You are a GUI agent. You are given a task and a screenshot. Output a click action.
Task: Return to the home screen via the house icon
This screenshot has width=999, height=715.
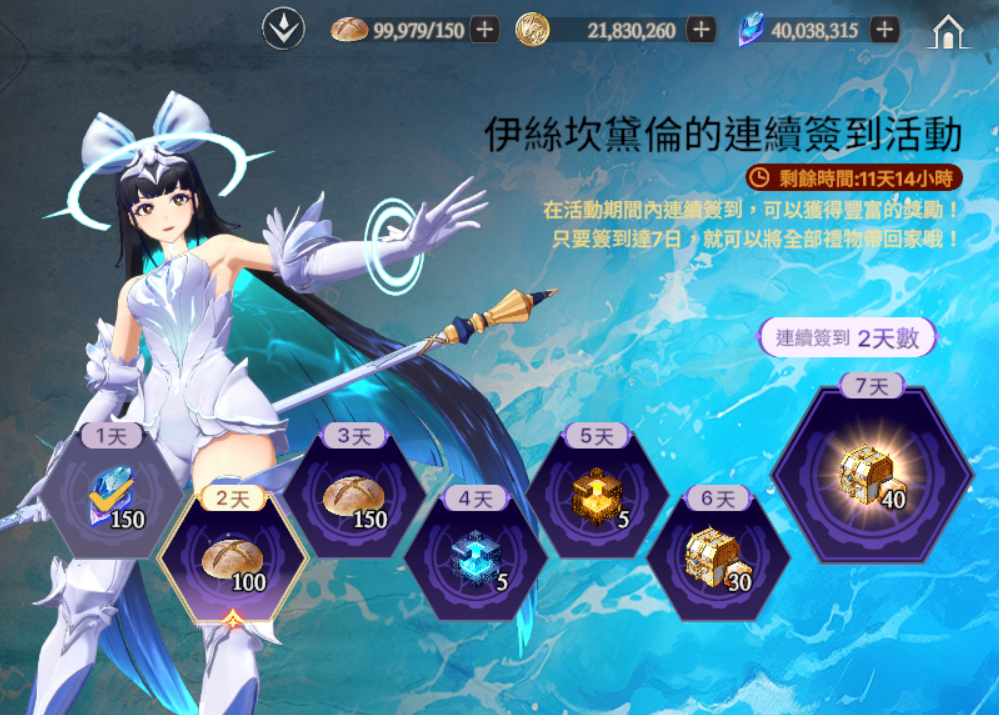click(947, 32)
